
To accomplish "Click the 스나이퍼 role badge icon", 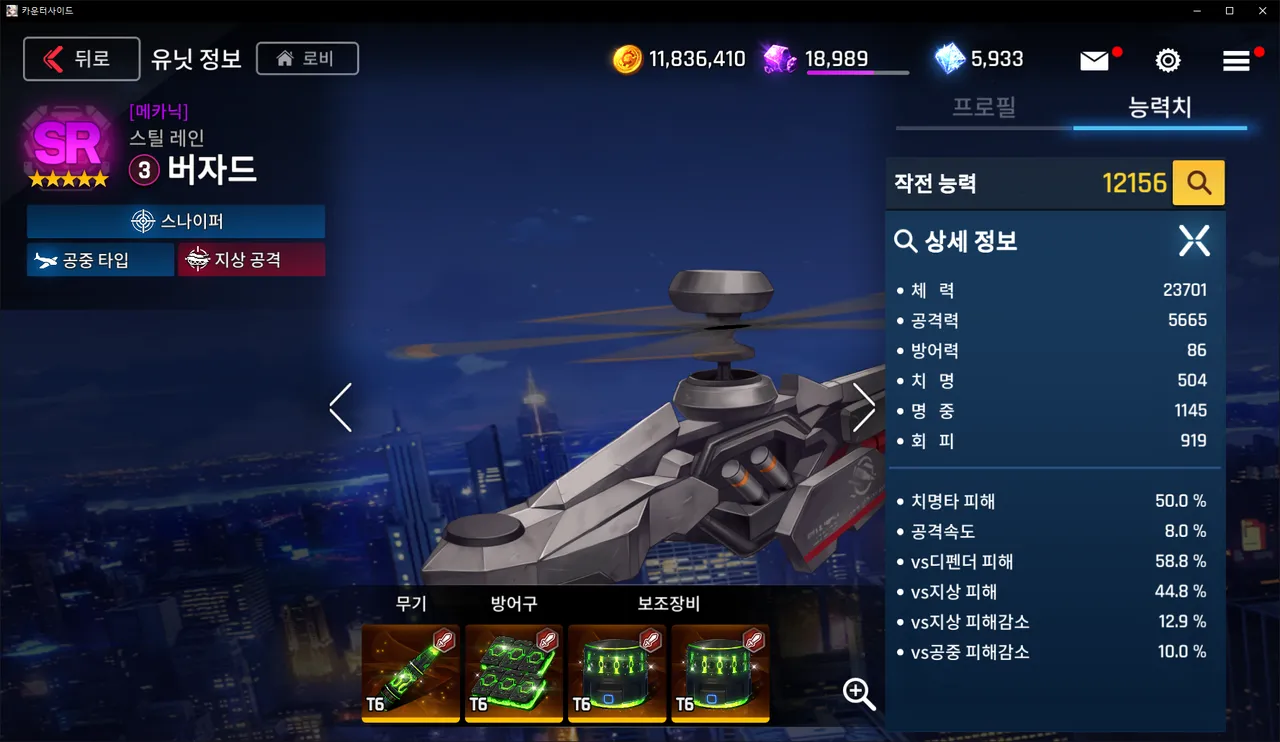I will (x=141, y=221).
